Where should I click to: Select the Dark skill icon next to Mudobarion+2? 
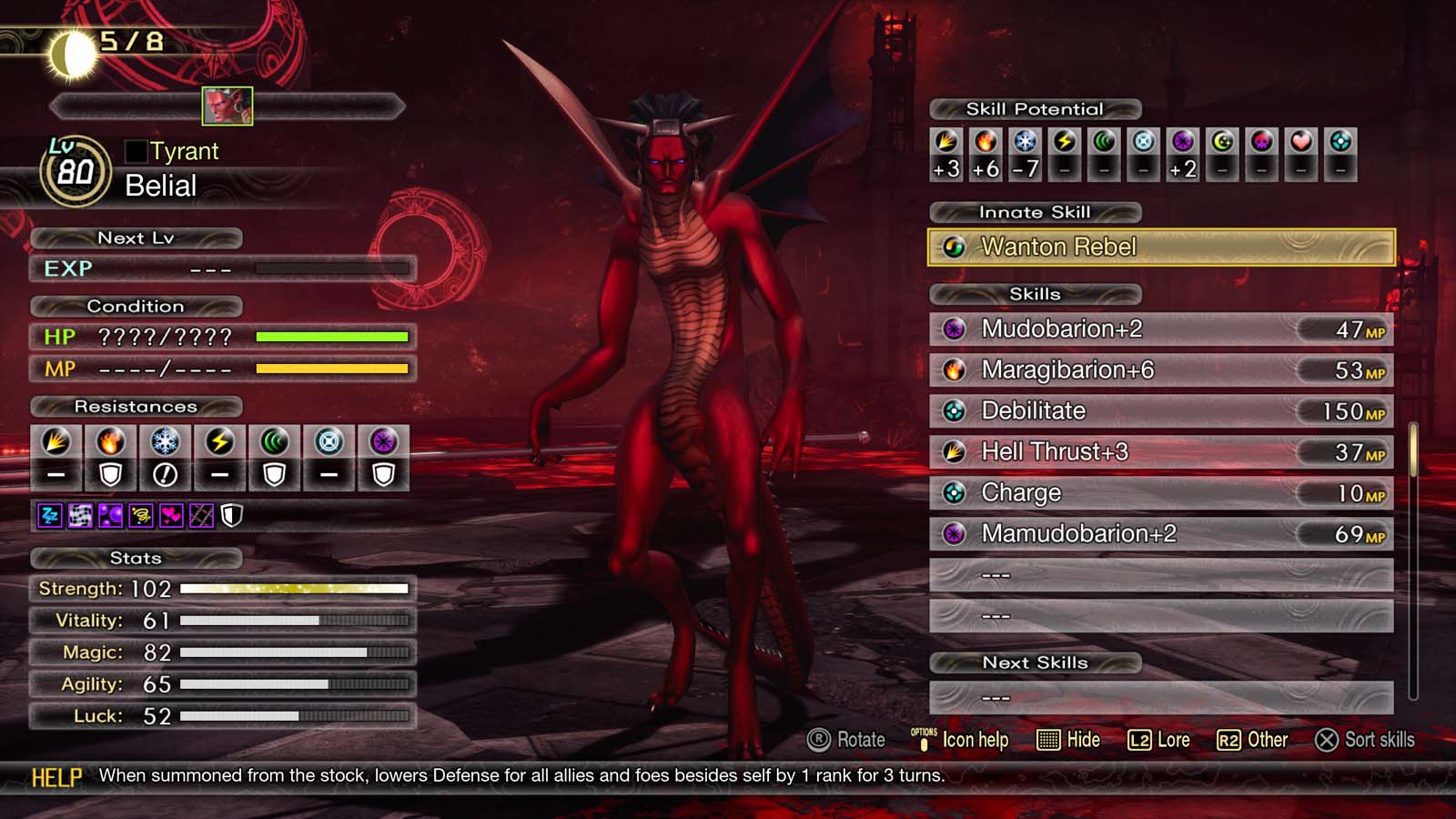tap(953, 329)
